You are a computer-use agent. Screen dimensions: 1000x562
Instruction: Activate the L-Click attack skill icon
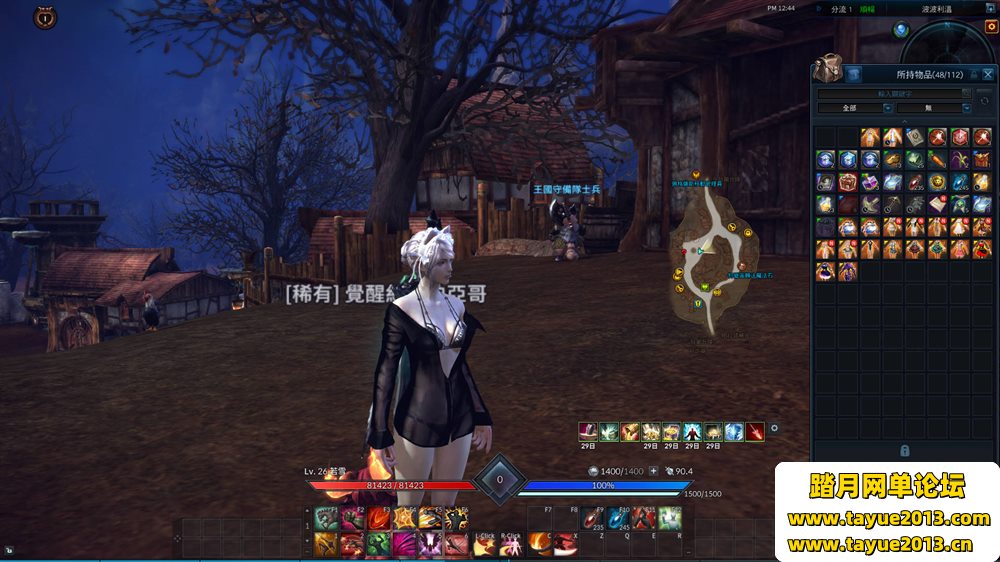pos(485,543)
